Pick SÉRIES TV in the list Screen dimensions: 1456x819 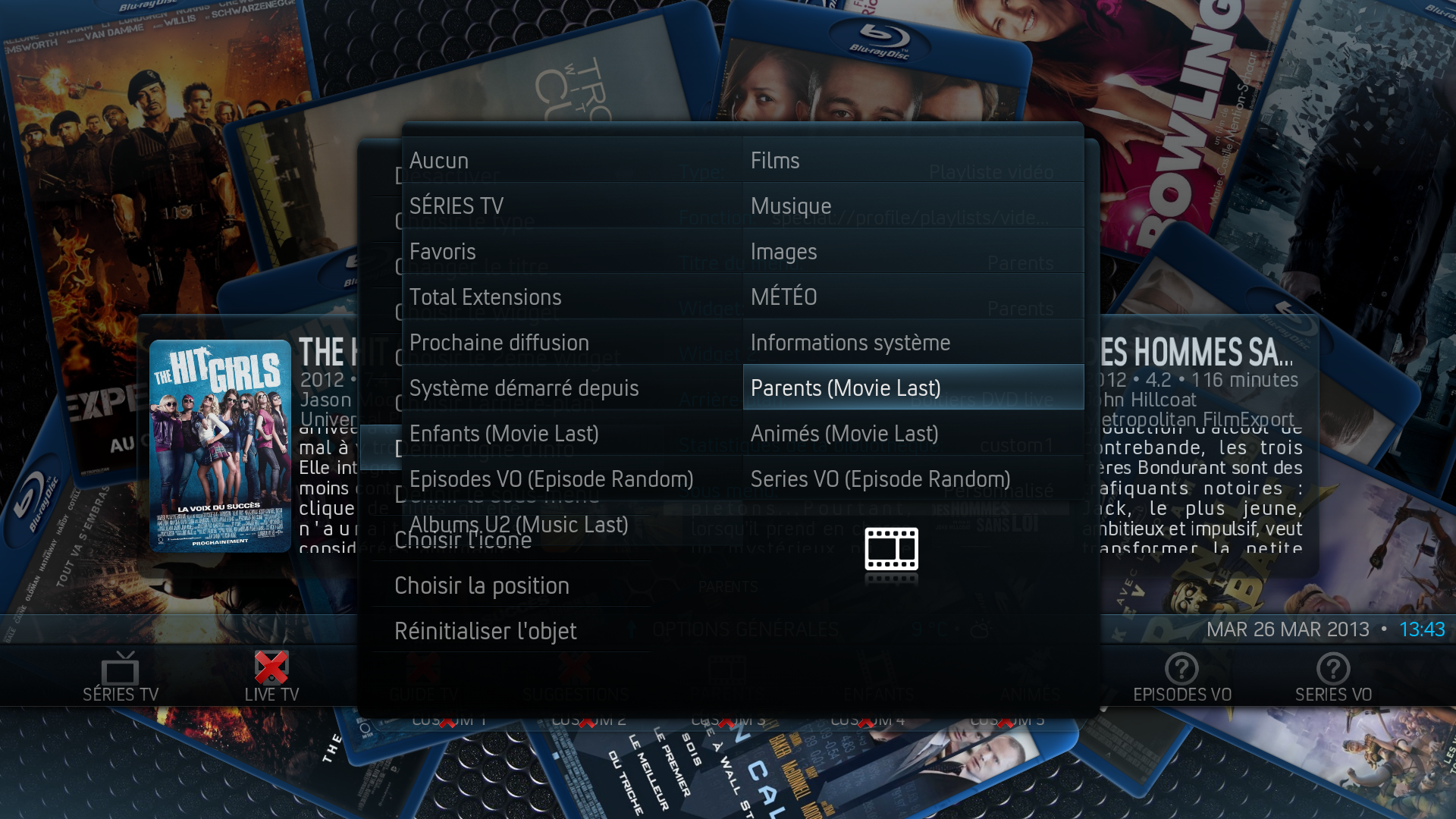572,206
